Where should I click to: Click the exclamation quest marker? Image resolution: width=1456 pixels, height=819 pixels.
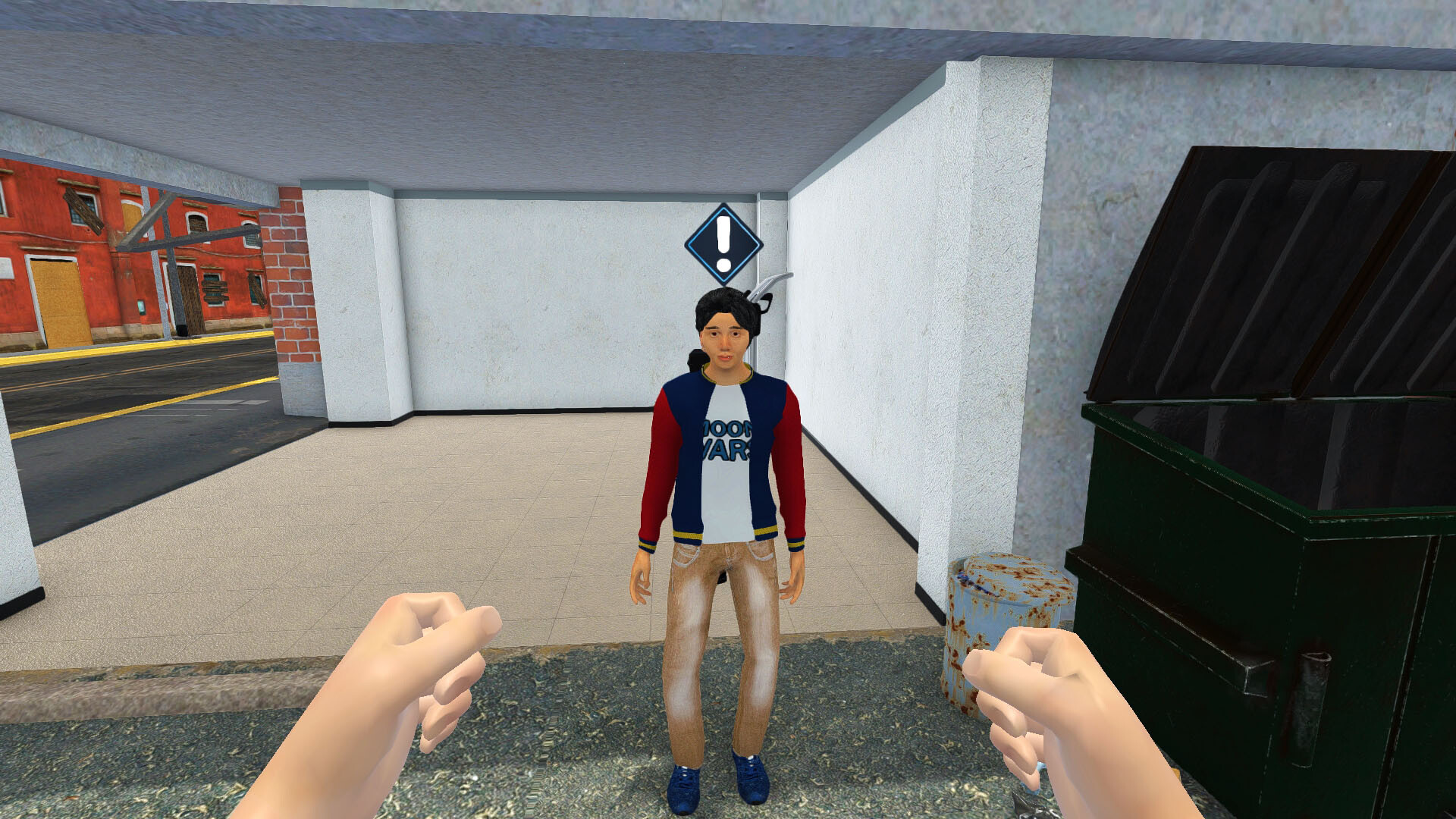(x=723, y=244)
